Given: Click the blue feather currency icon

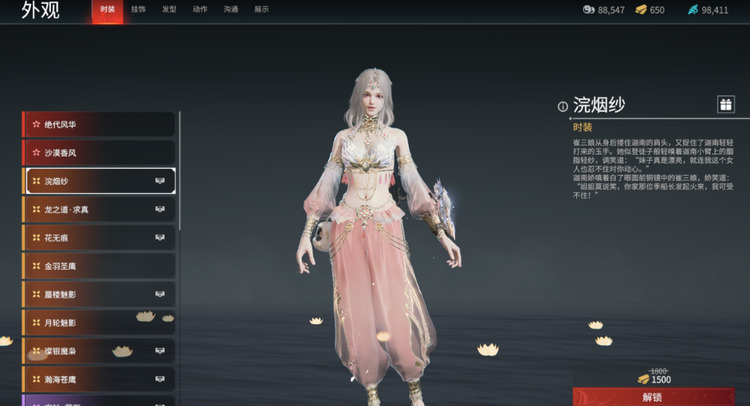Looking at the screenshot, I should pyautogui.click(x=692, y=10).
